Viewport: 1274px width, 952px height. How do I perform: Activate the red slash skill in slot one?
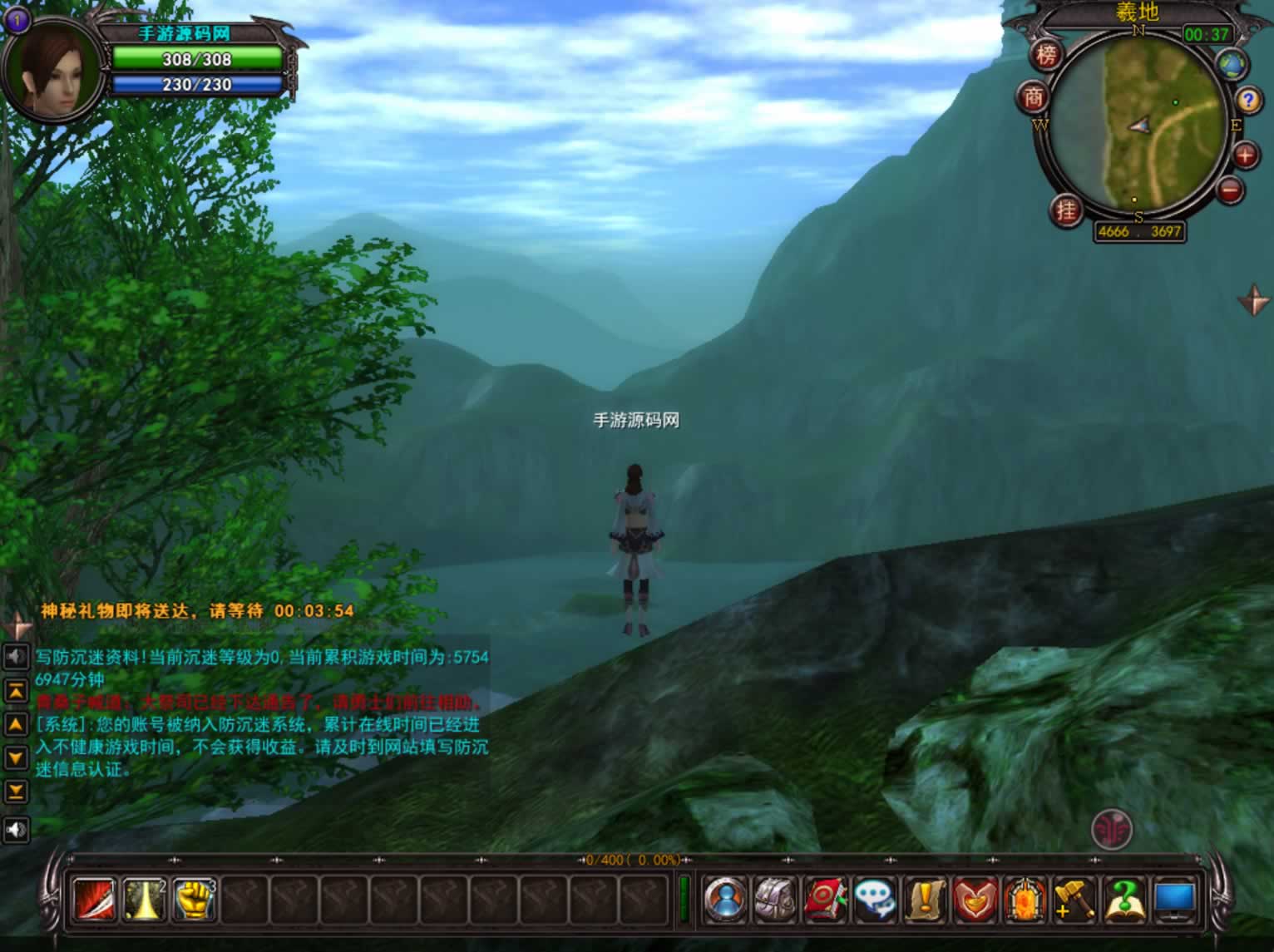pos(94,900)
